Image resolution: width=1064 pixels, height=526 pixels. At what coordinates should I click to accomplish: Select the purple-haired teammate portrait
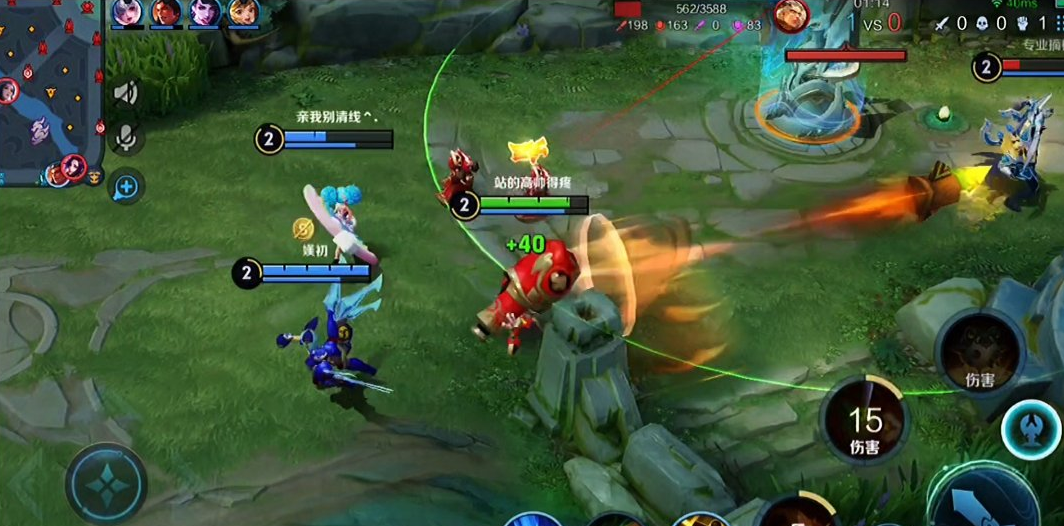205,13
